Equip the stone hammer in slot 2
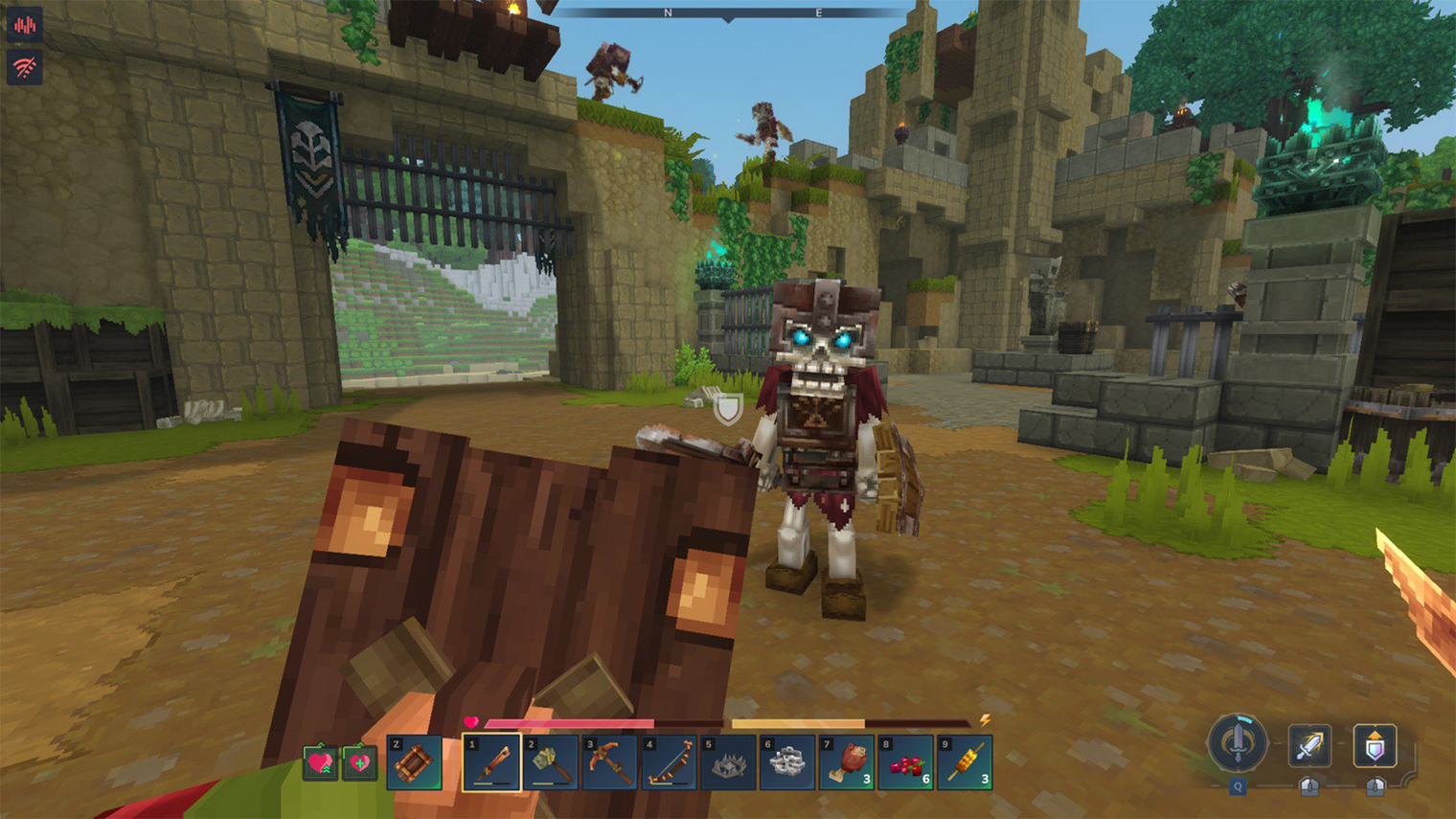The image size is (1456, 819). click(x=551, y=762)
